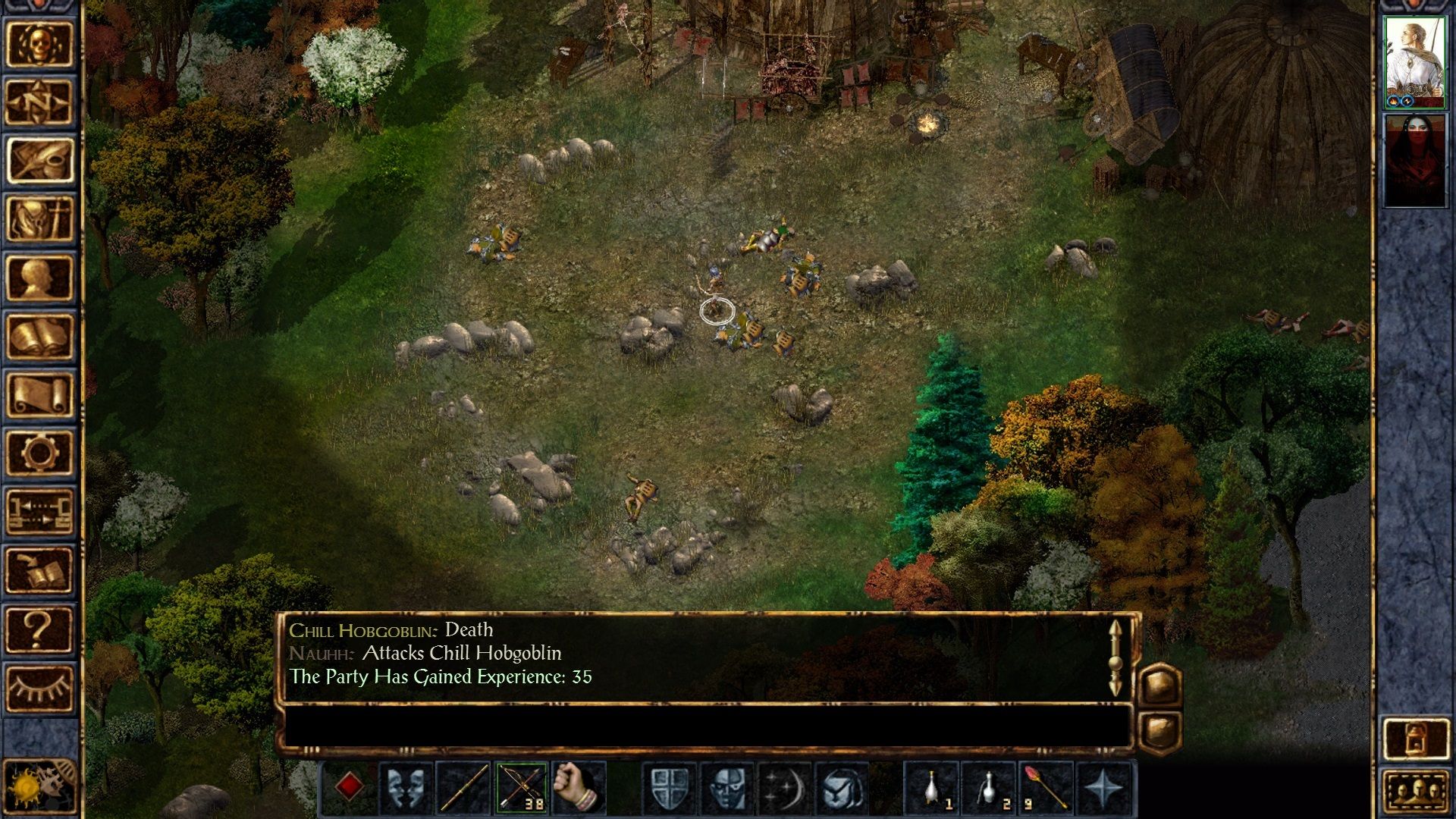
Task: Choose the bare fist weapon slot
Action: pyautogui.click(x=579, y=789)
